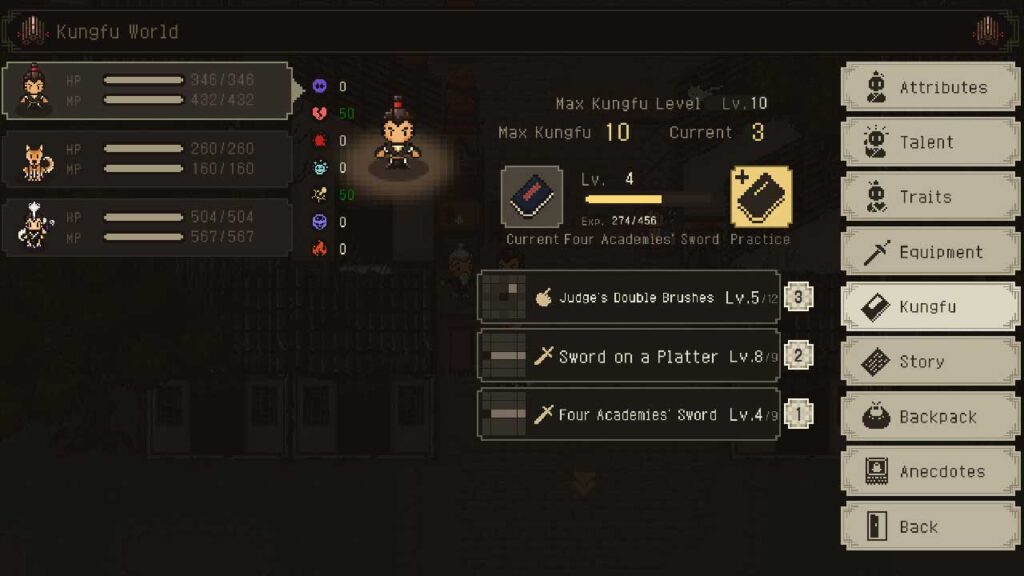Select the Kungfu menu entry

click(x=930, y=307)
